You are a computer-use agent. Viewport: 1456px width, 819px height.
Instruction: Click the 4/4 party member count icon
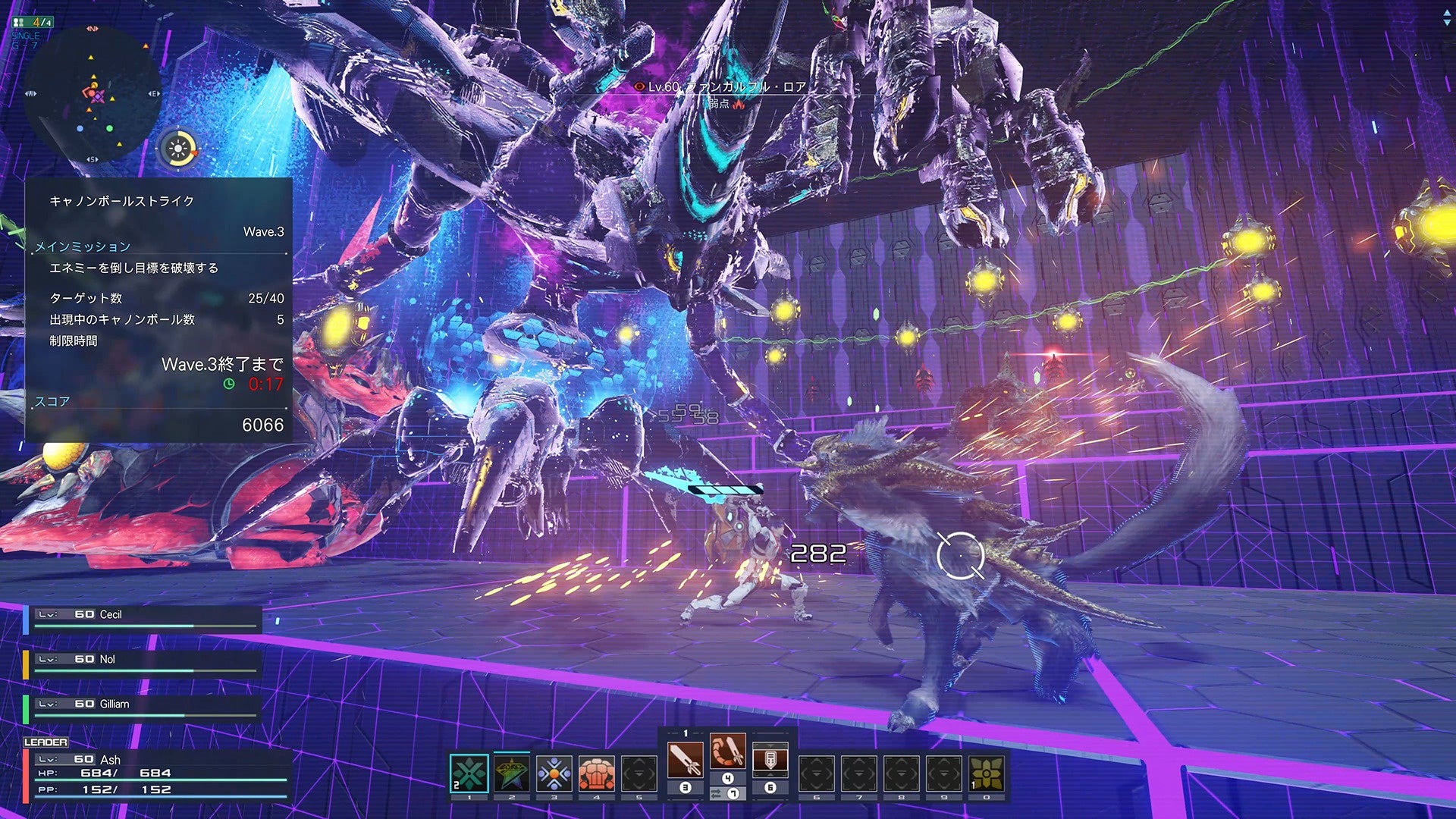point(33,22)
